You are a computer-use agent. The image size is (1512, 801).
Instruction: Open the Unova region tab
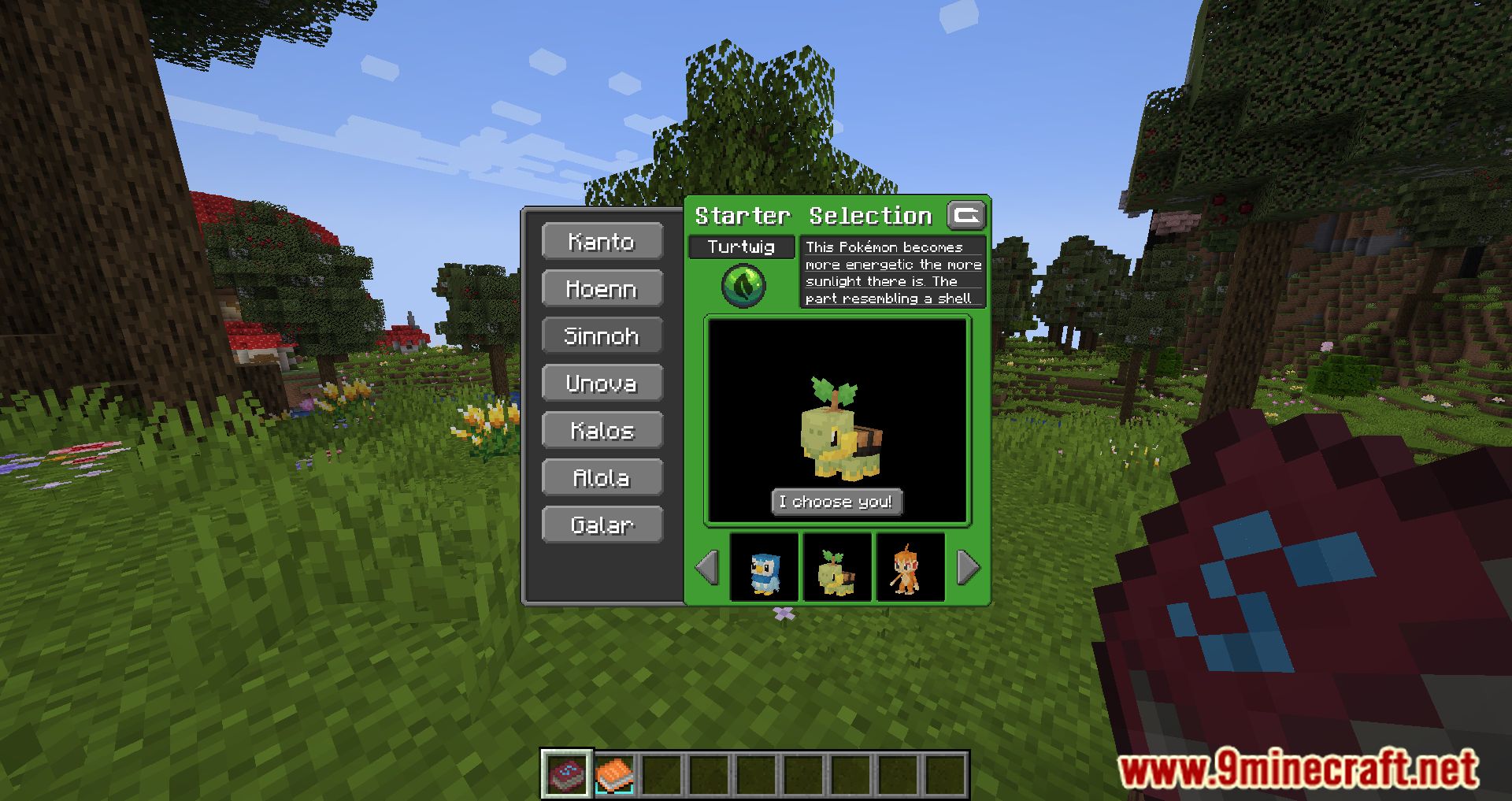click(601, 384)
